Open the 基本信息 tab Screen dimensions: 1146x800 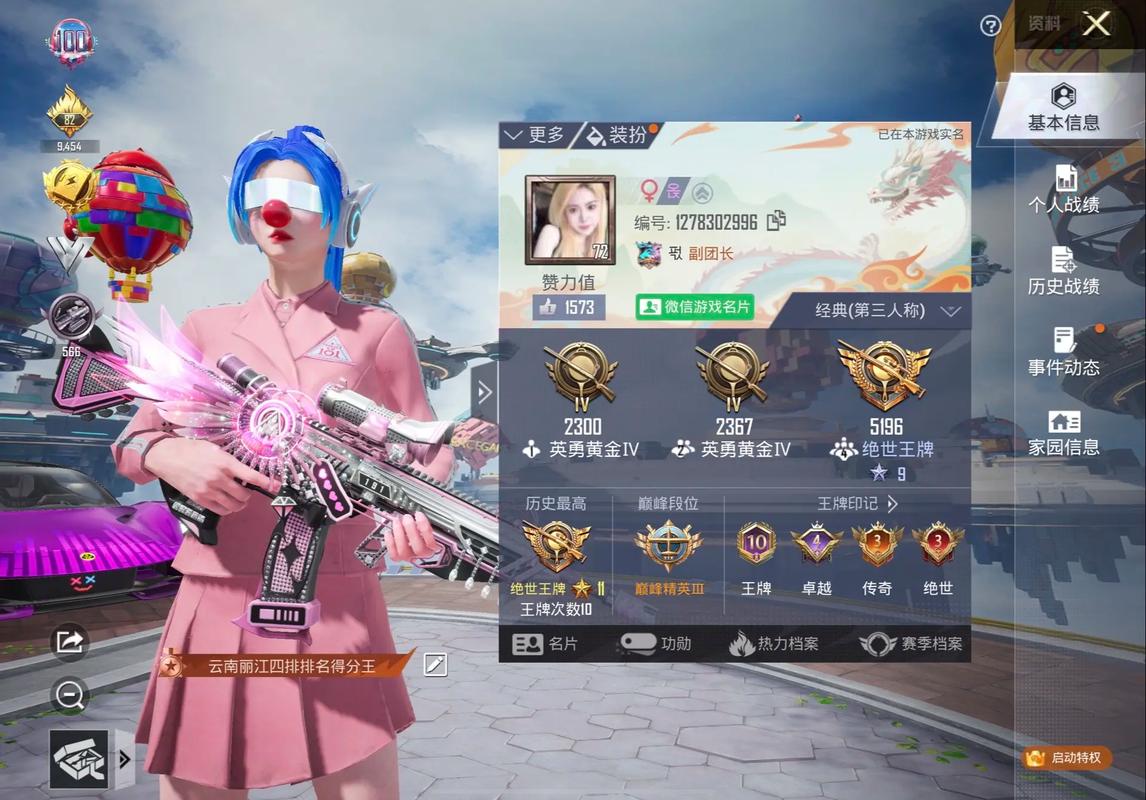pyautogui.click(x=1063, y=108)
